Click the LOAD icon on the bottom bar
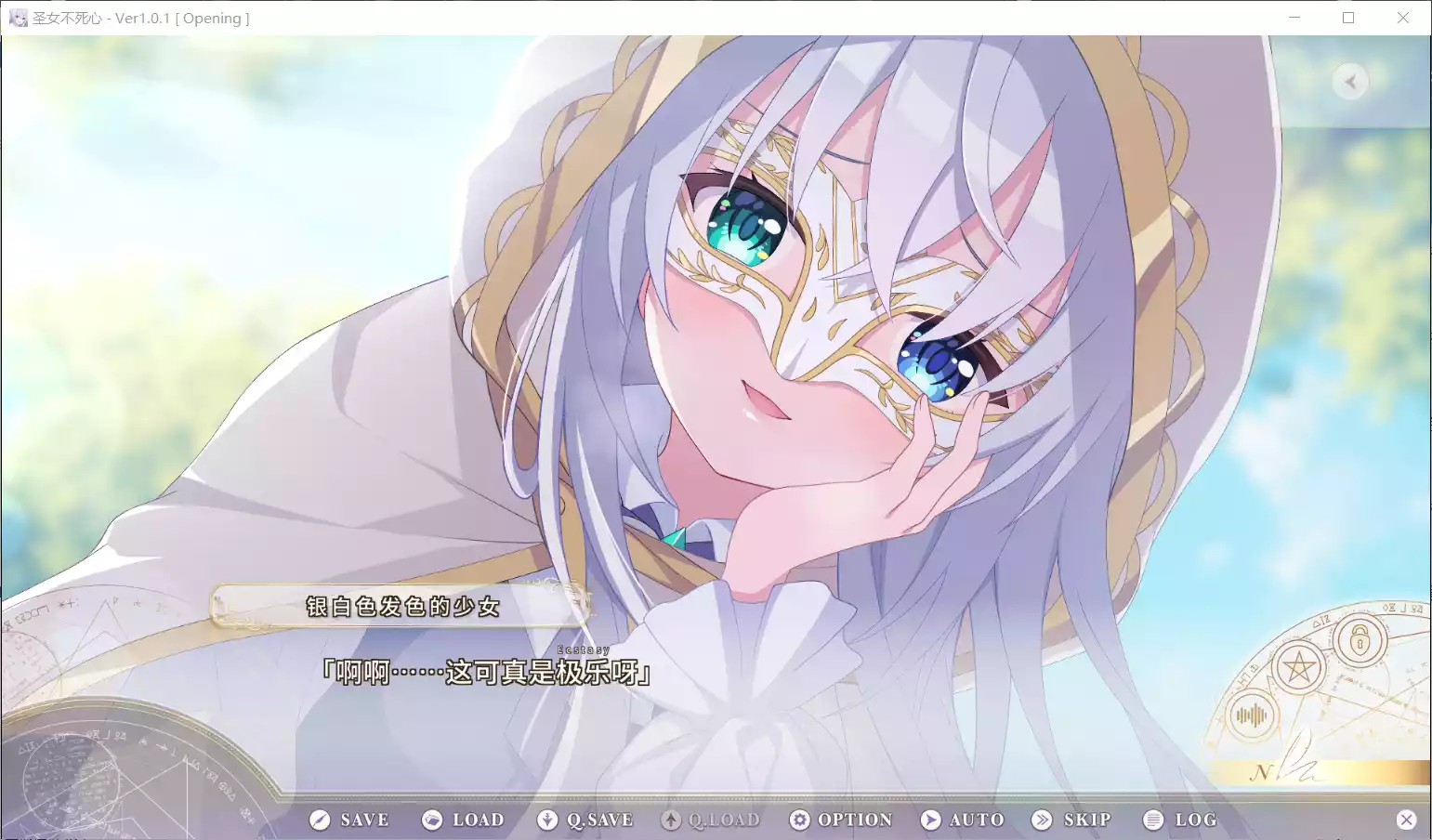Screen dimensions: 1432x840 (x=433, y=820)
